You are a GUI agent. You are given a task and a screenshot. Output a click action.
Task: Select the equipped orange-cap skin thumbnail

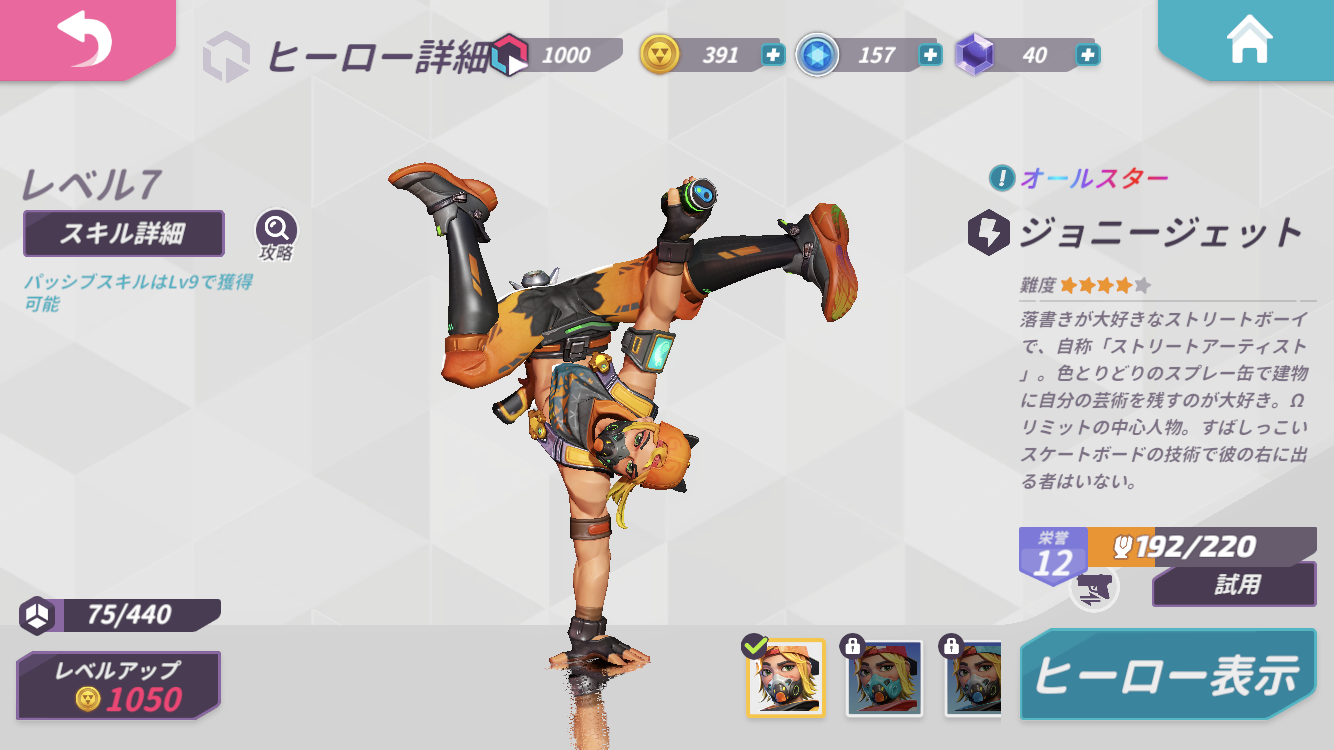pos(786,678)
